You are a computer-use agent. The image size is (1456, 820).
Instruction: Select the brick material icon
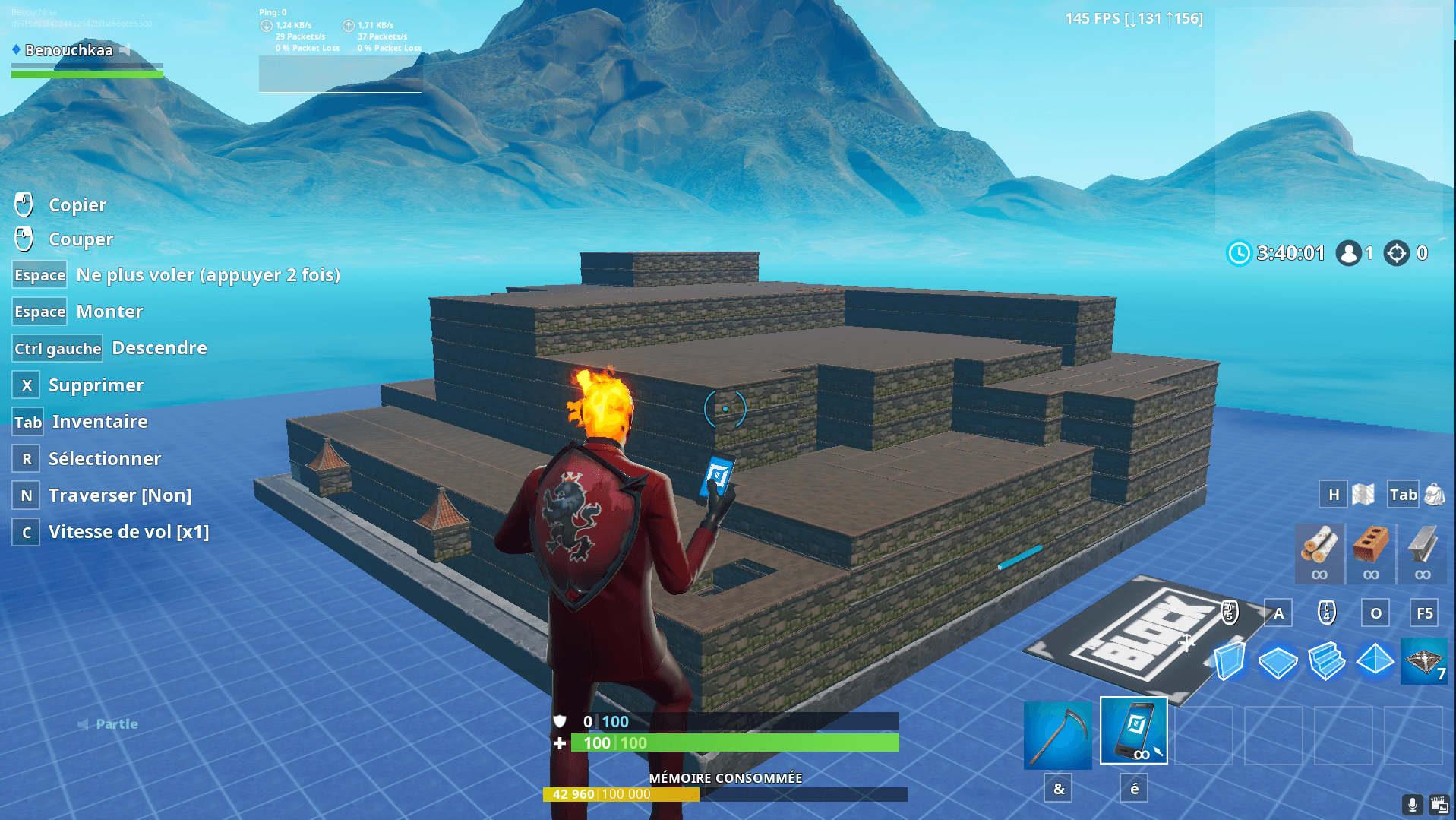click(x=1370, y=553)
